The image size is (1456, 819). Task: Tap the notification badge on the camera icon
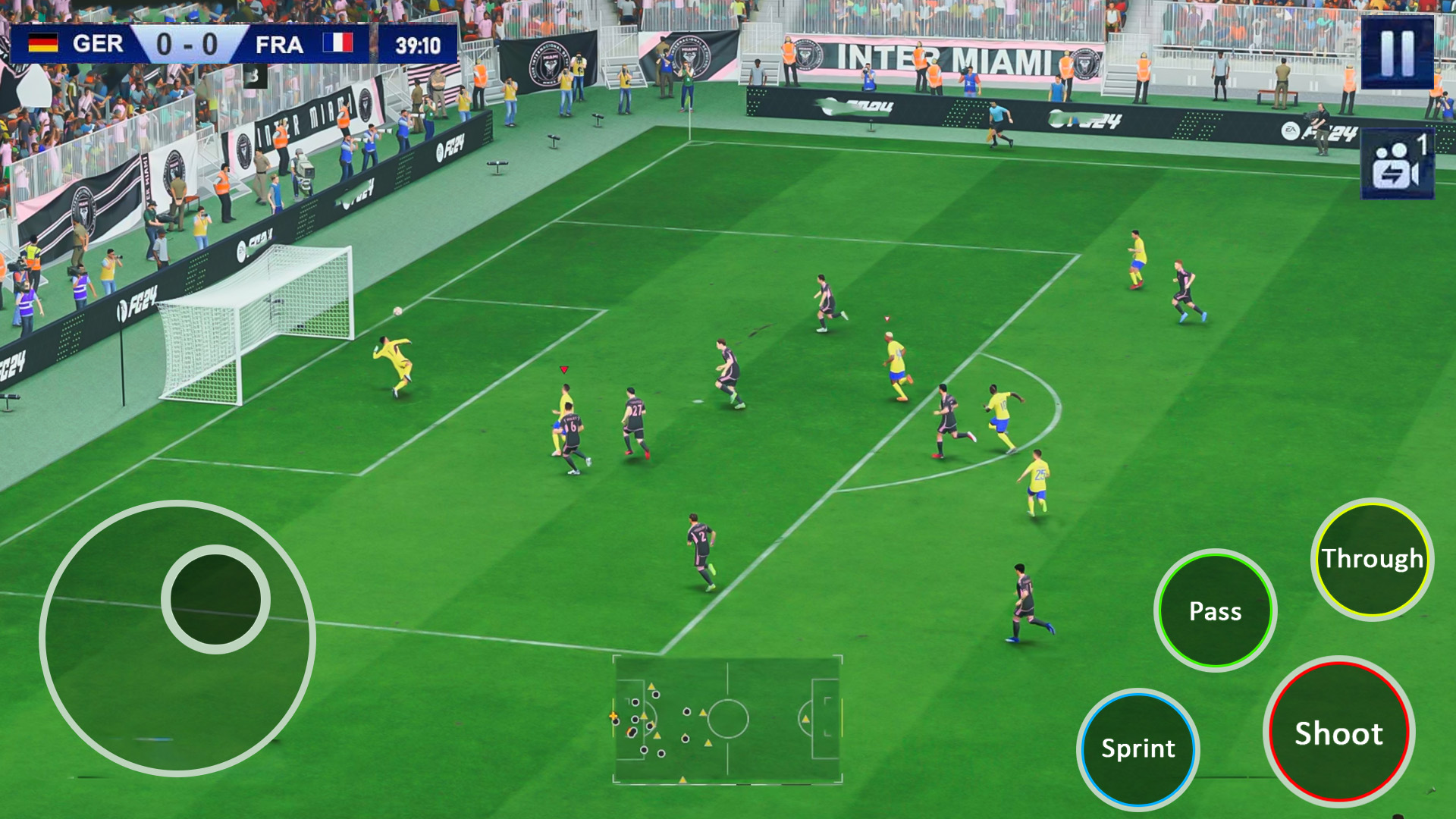point(1423,142)
